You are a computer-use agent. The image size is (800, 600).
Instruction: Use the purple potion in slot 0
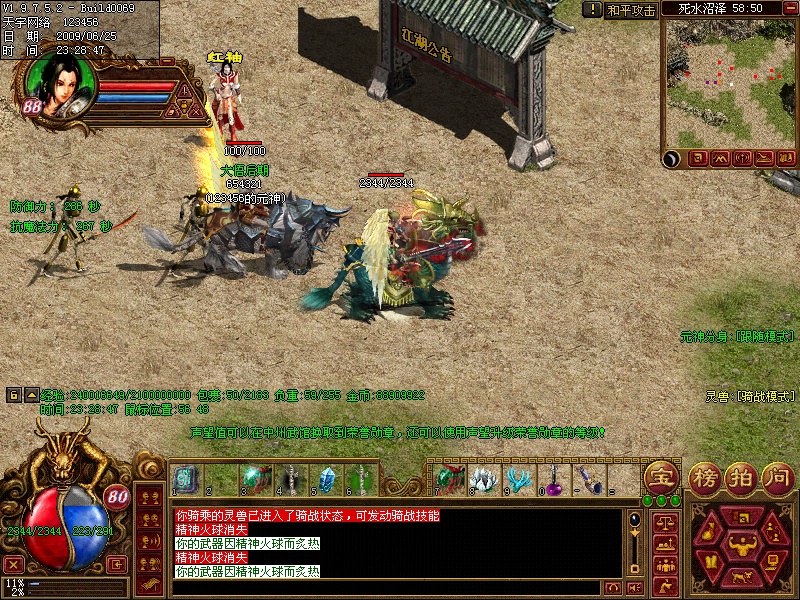(x=553, y=479)
